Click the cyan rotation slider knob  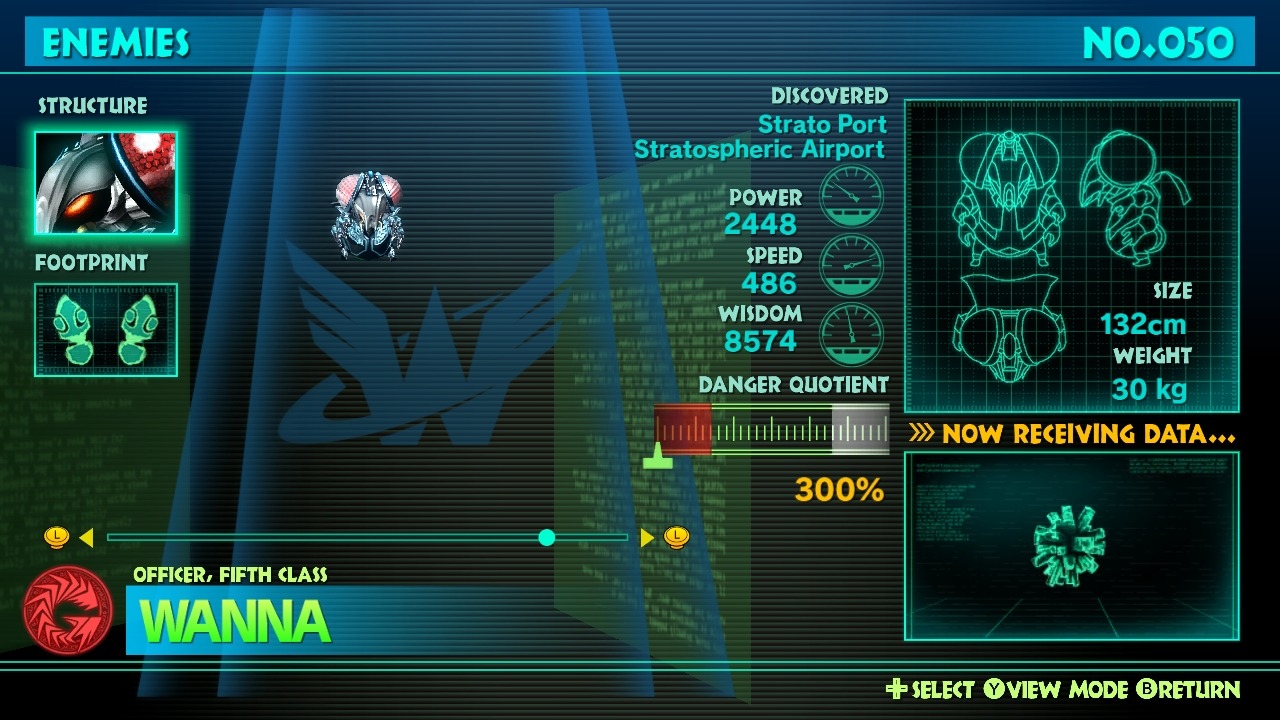[546, 538]
